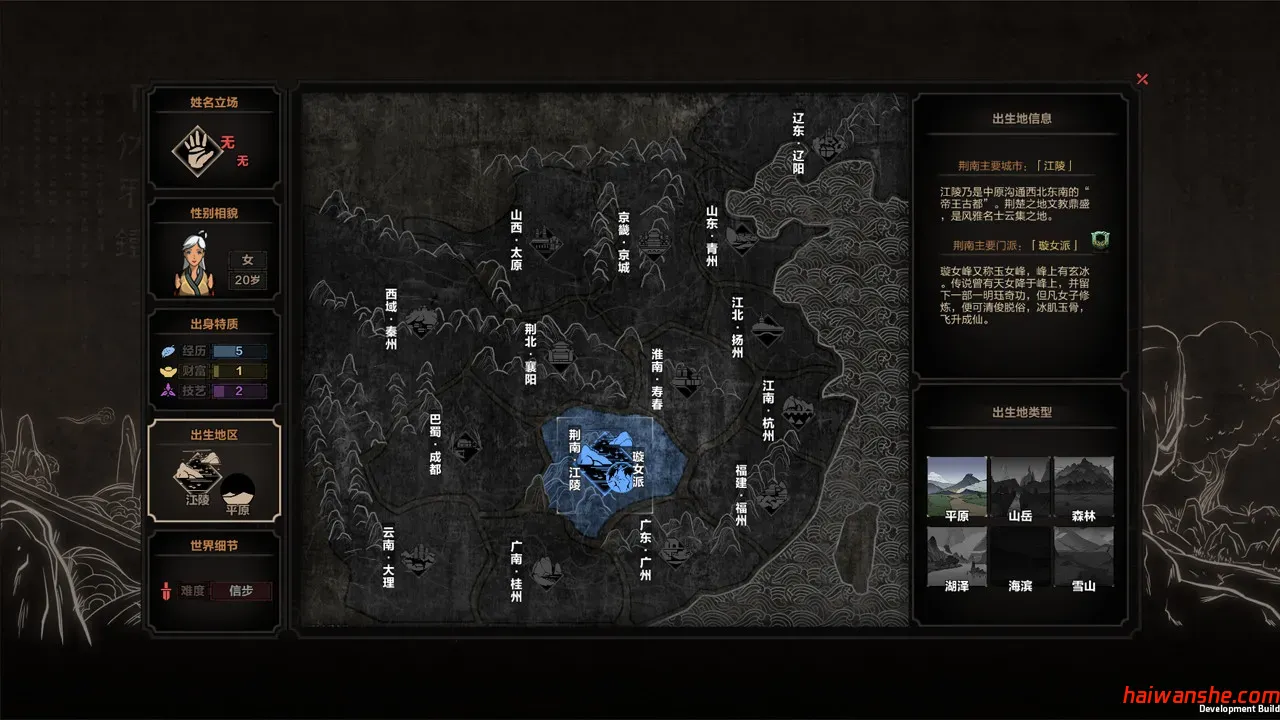Viewport: 1280px width, 720px height.
Task: Click the red sword 难度 icon
Action: [x=166, y=591]
